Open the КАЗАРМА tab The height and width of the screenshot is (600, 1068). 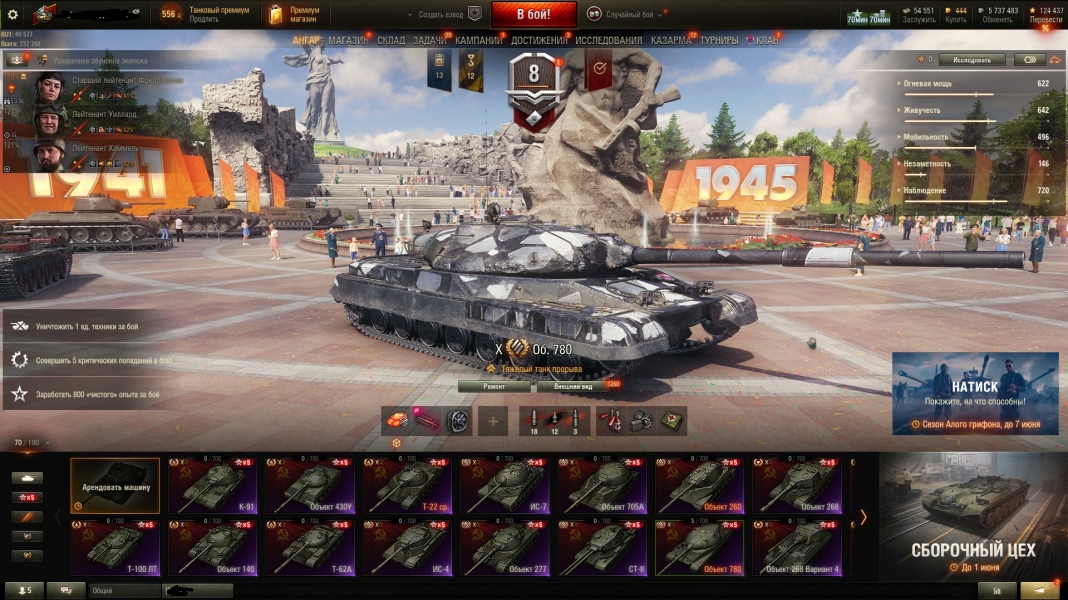(670, 40)
